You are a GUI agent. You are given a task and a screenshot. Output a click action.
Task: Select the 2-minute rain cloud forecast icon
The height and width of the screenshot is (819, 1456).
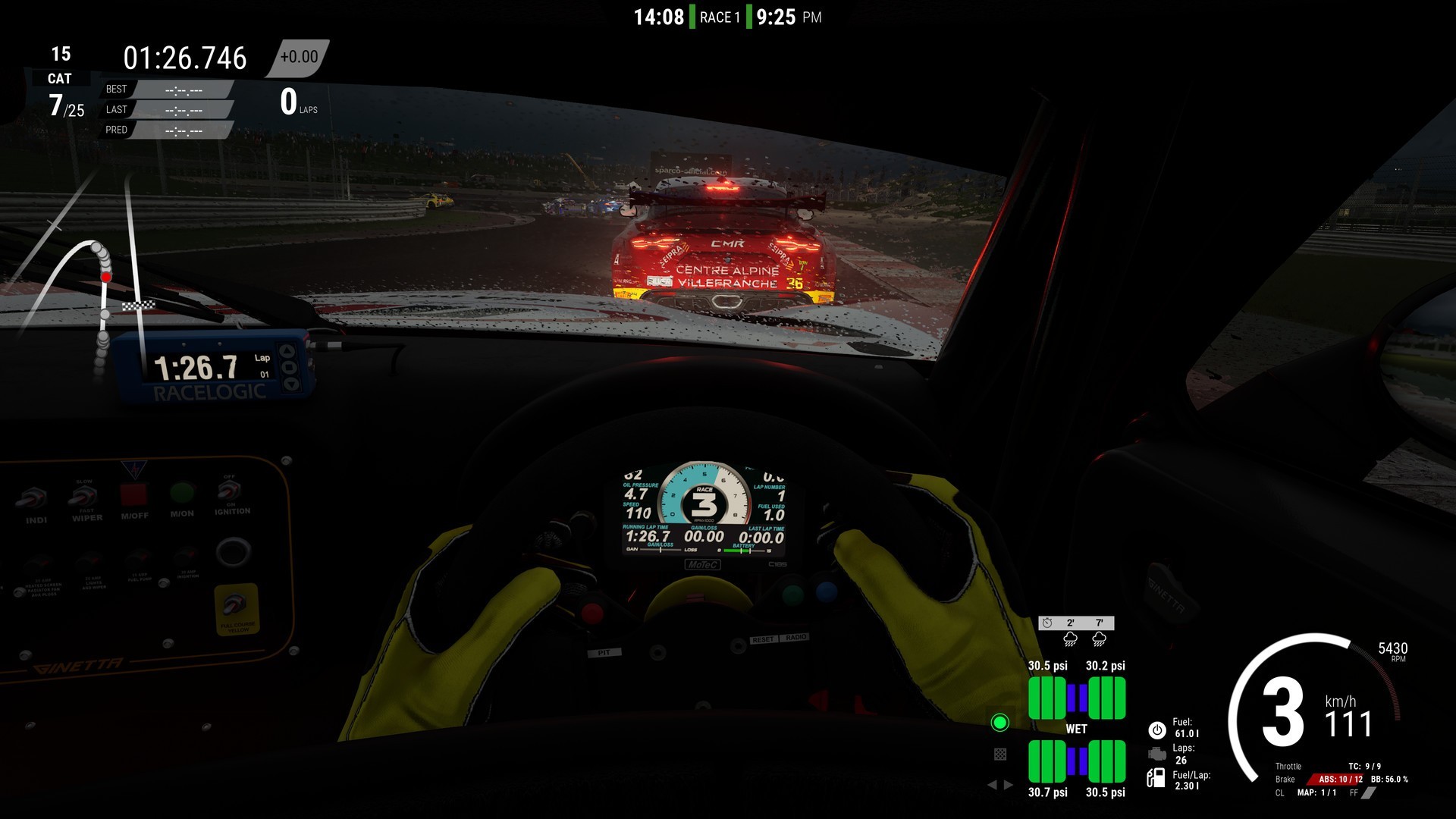tap(1071, 639)
